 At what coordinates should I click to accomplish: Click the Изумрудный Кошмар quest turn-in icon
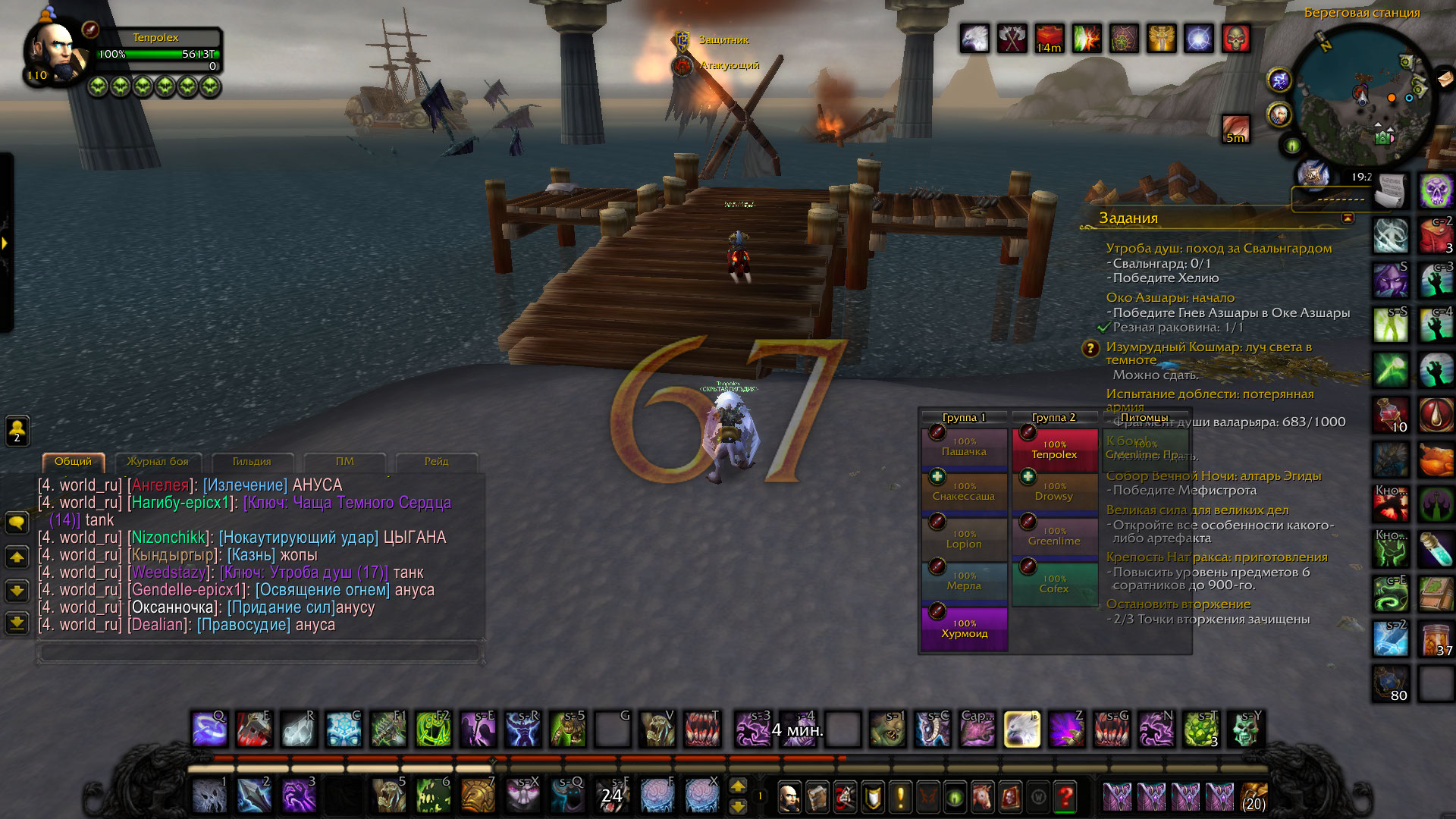click(x=1090, y=349)
